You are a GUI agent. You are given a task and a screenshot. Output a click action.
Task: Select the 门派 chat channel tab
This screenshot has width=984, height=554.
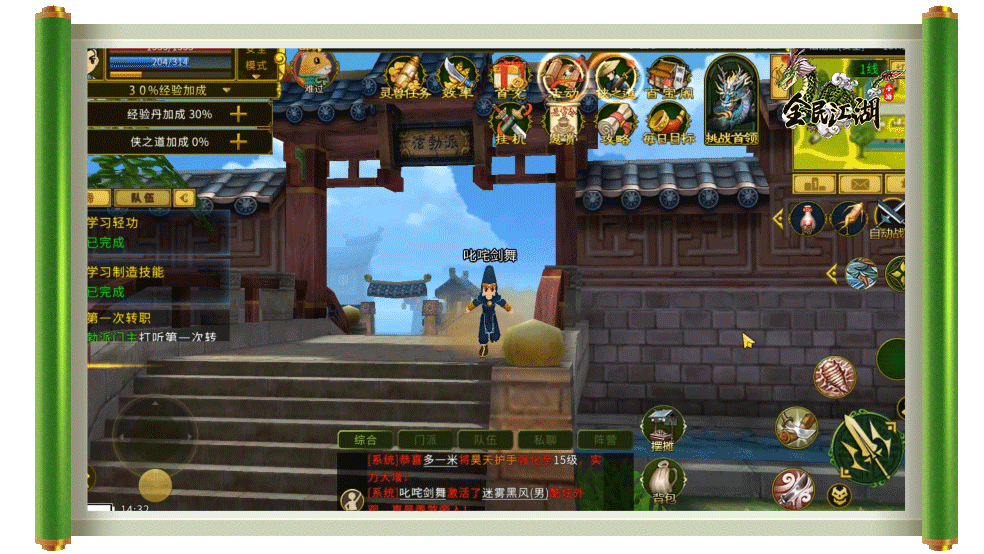pyautogui.click(x=418, y=440)
